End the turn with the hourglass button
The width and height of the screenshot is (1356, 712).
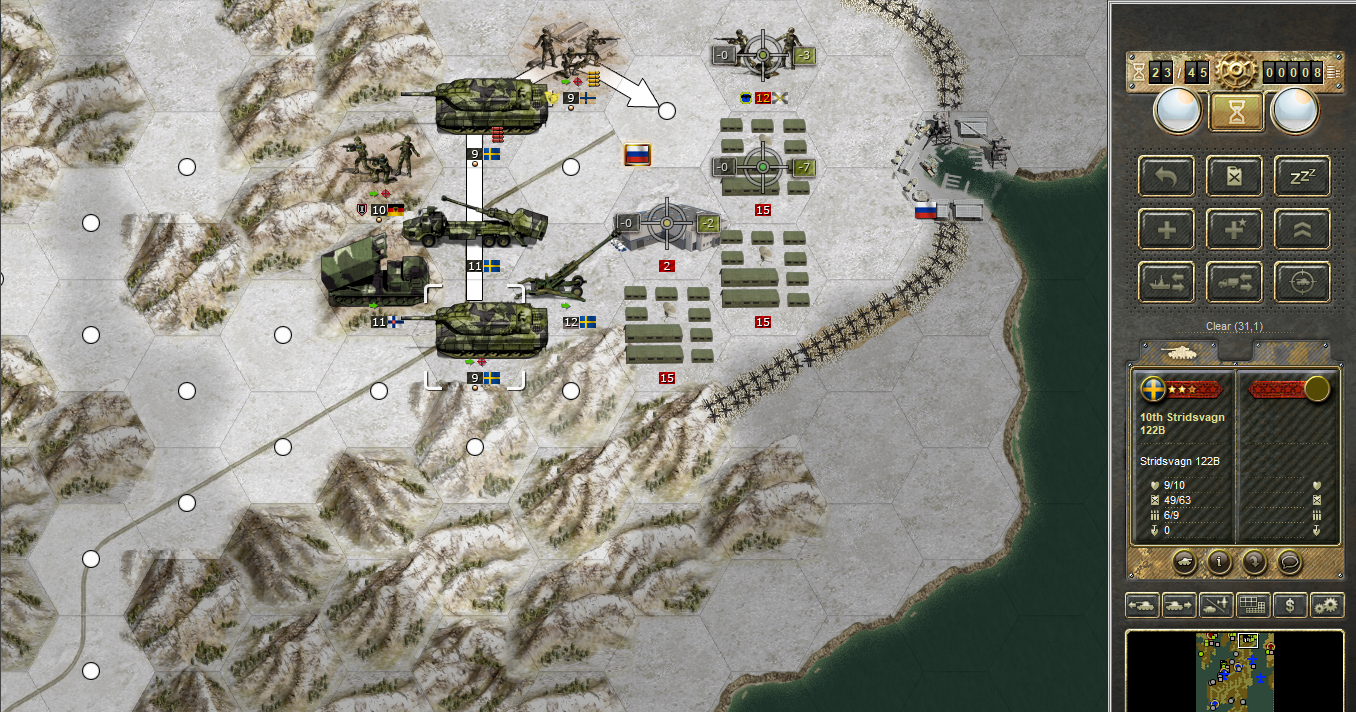pos(1236,111)
